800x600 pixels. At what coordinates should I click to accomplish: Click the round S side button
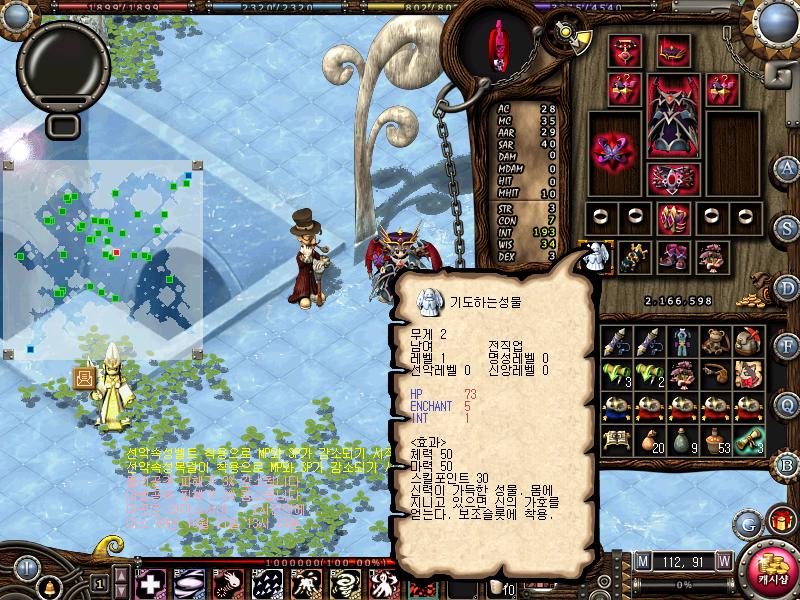point(787,227)
